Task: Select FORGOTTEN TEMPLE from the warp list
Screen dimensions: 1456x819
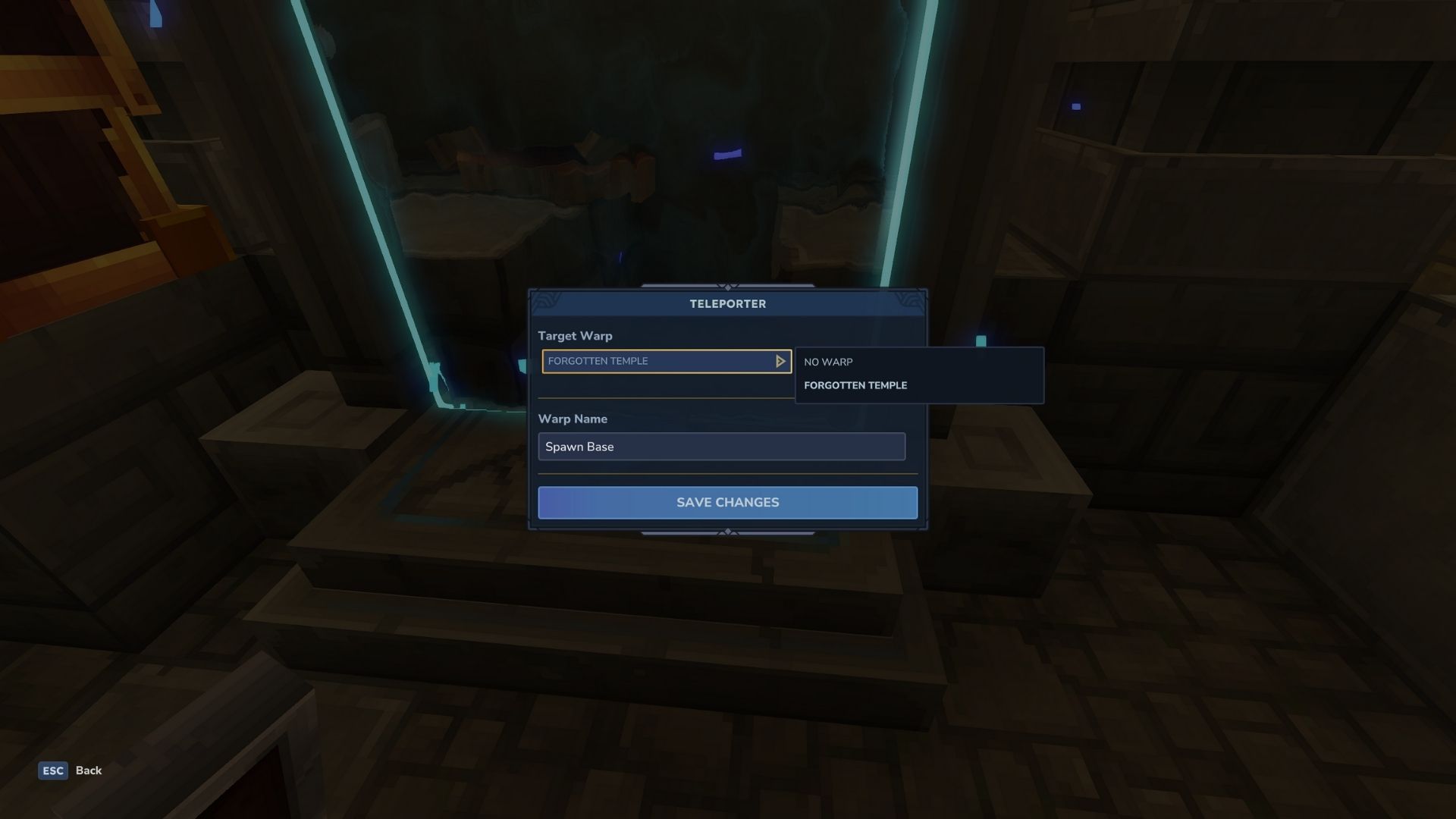Action: [x=855, y=385]
